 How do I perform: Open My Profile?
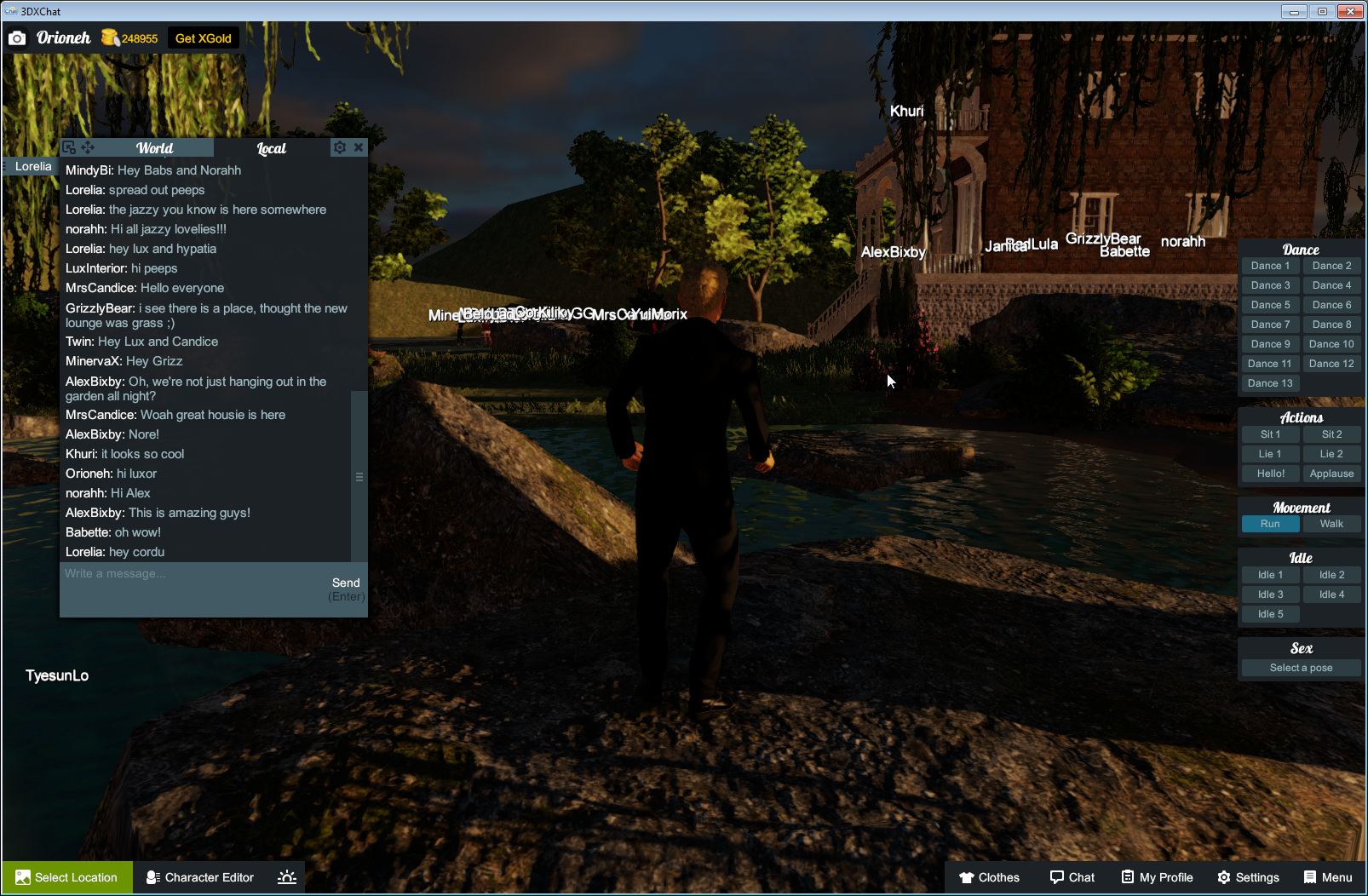tap(1156, 877)
